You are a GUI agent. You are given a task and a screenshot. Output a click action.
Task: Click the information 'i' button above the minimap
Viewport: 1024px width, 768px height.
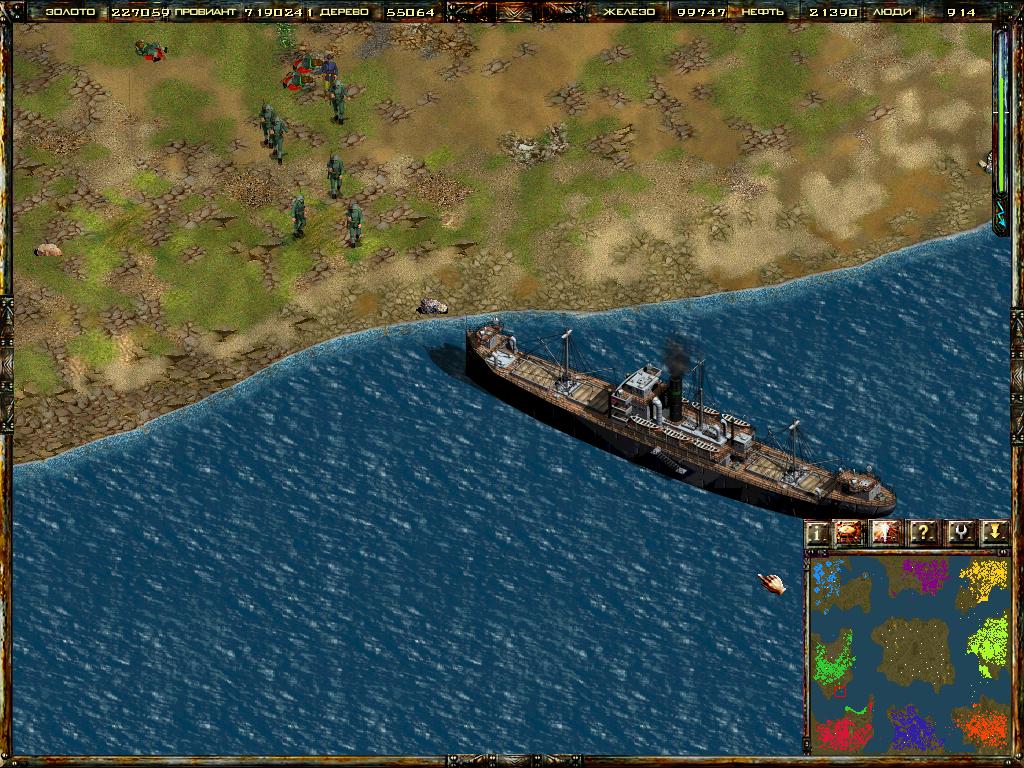click(819, 532)
